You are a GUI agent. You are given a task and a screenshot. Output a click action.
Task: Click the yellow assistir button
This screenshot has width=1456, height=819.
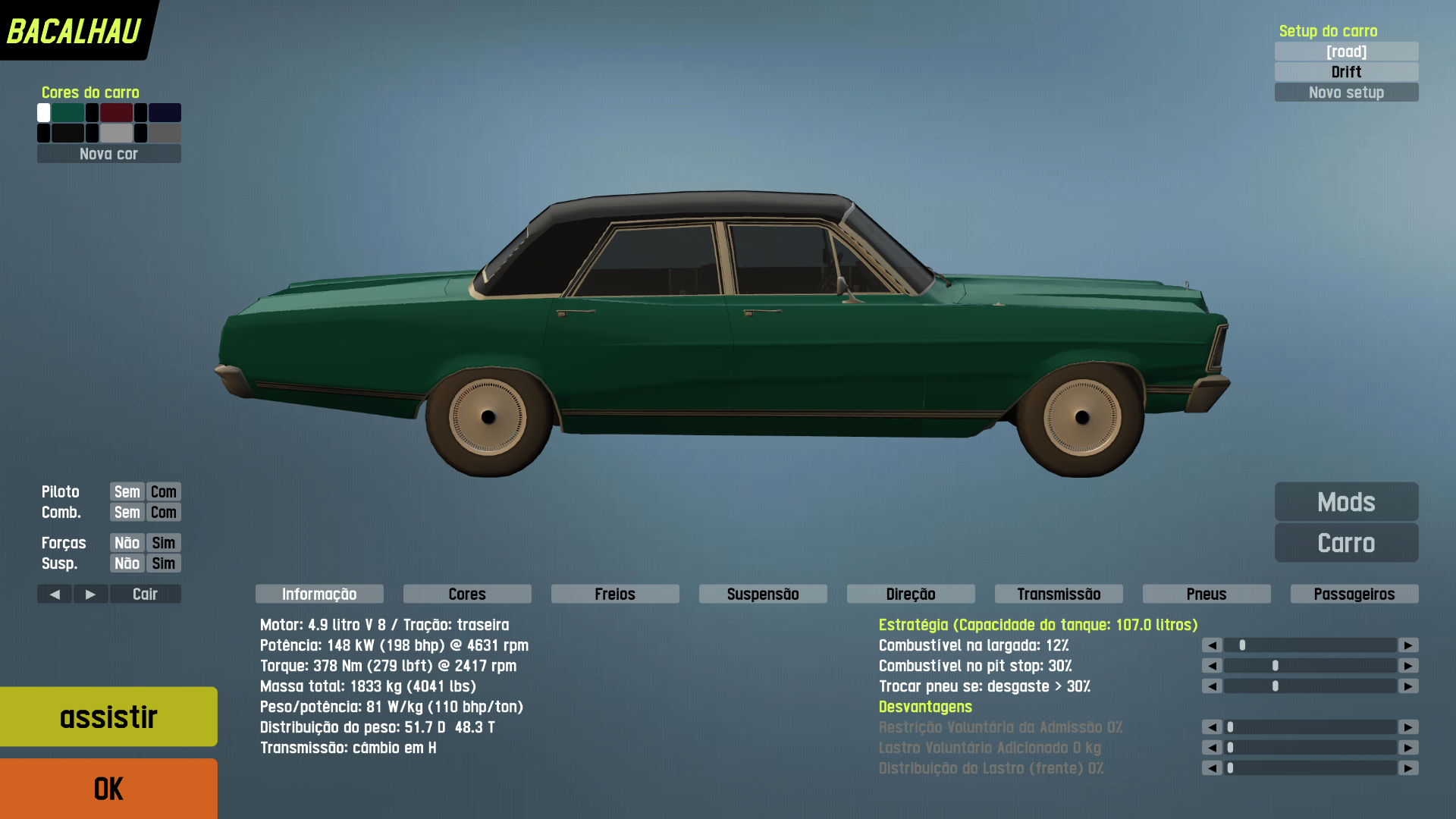click(108, 717)
